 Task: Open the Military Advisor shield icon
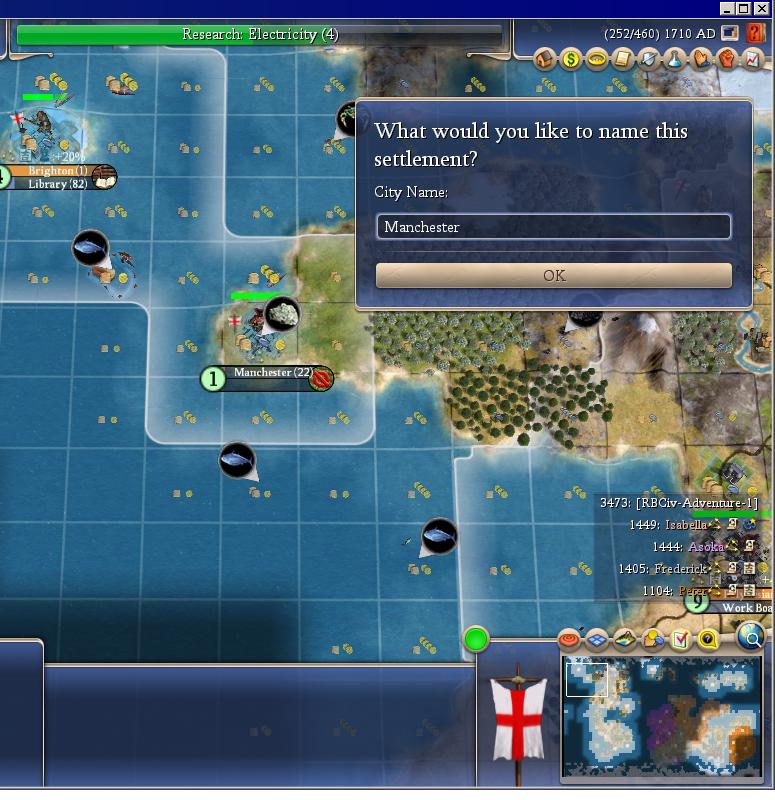pos(649,60)
